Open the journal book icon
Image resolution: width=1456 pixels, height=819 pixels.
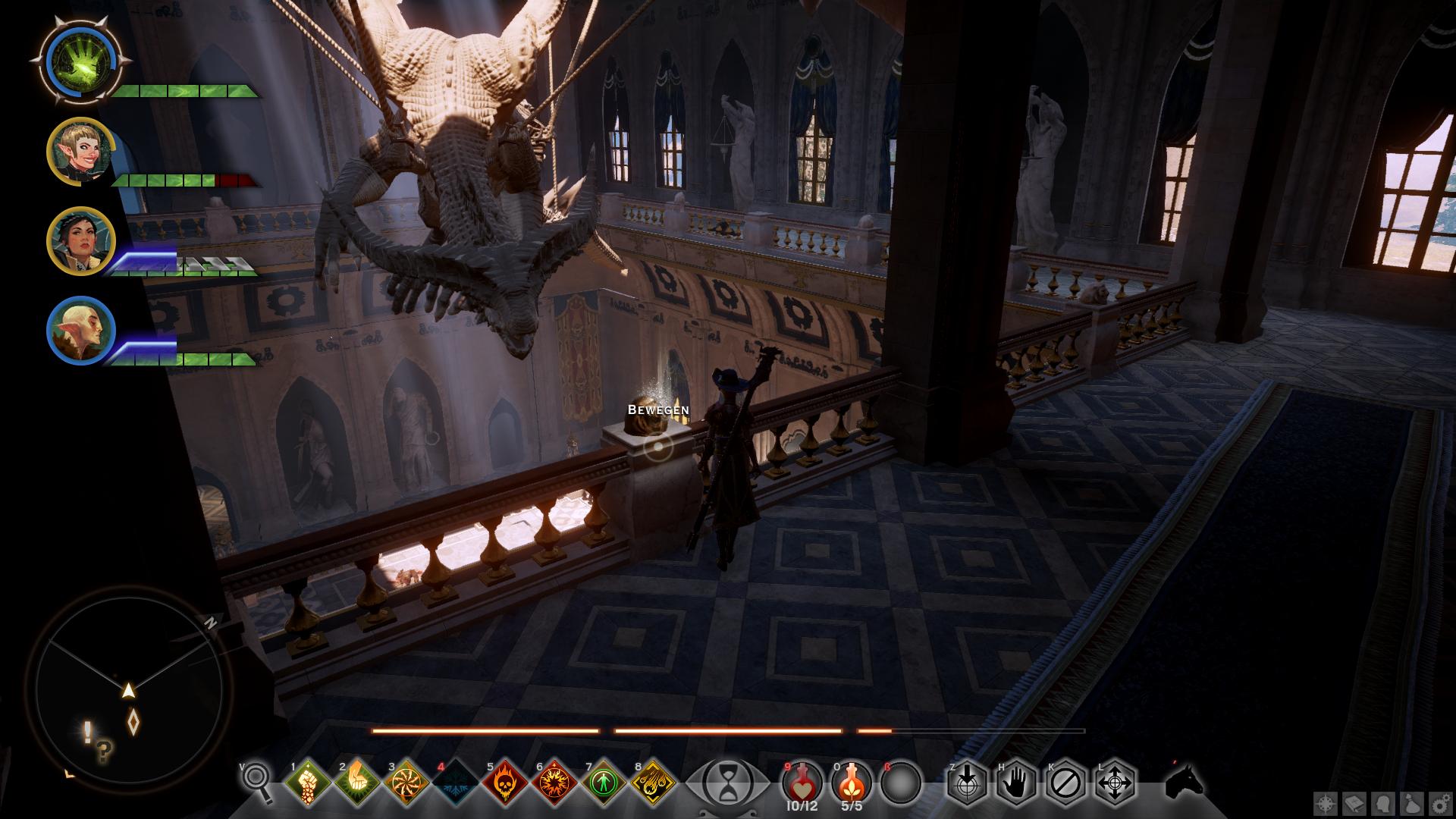1355,804
